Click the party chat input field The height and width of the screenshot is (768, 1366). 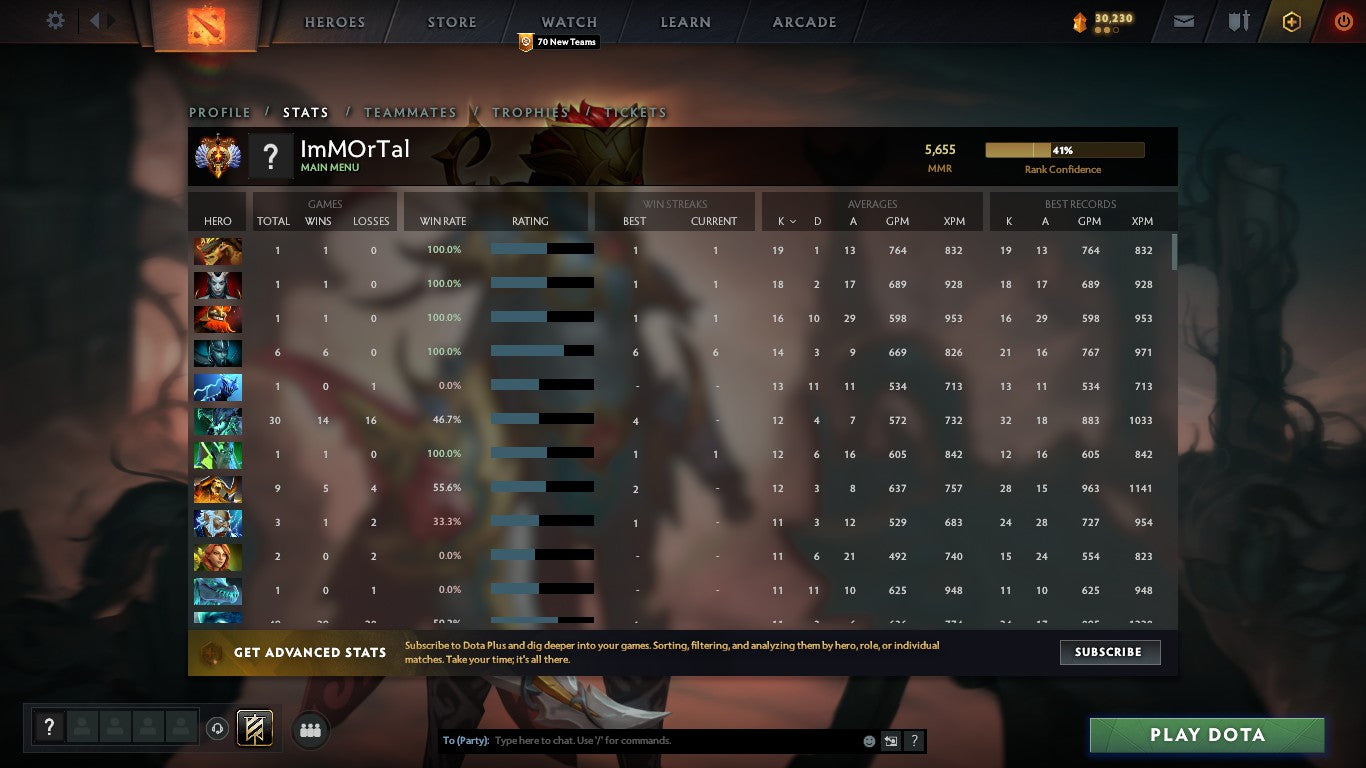[x=650, y=740]
